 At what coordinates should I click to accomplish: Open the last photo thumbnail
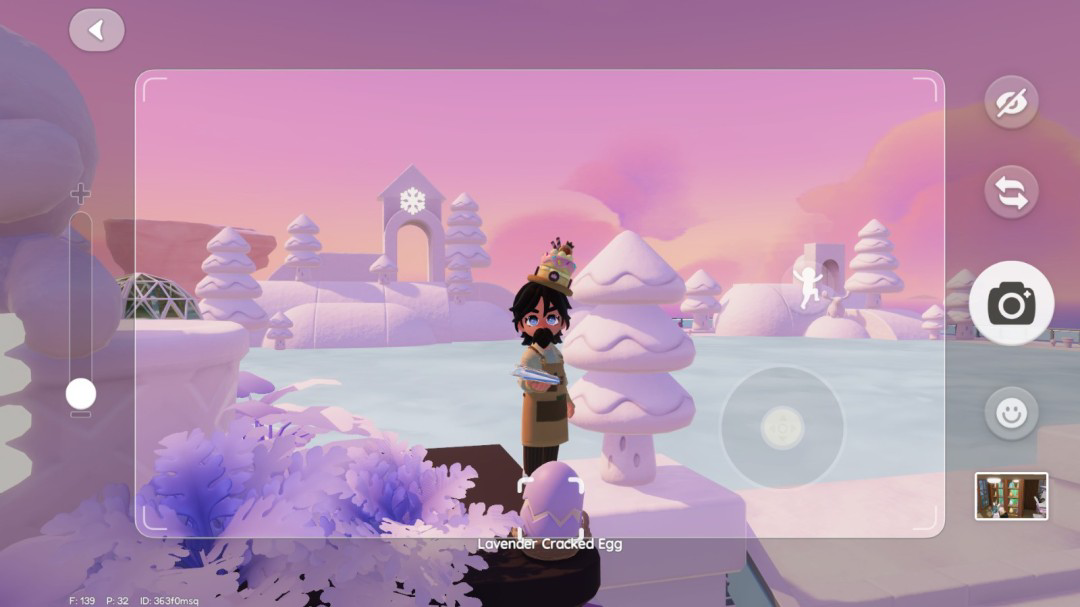[1011, 496]
